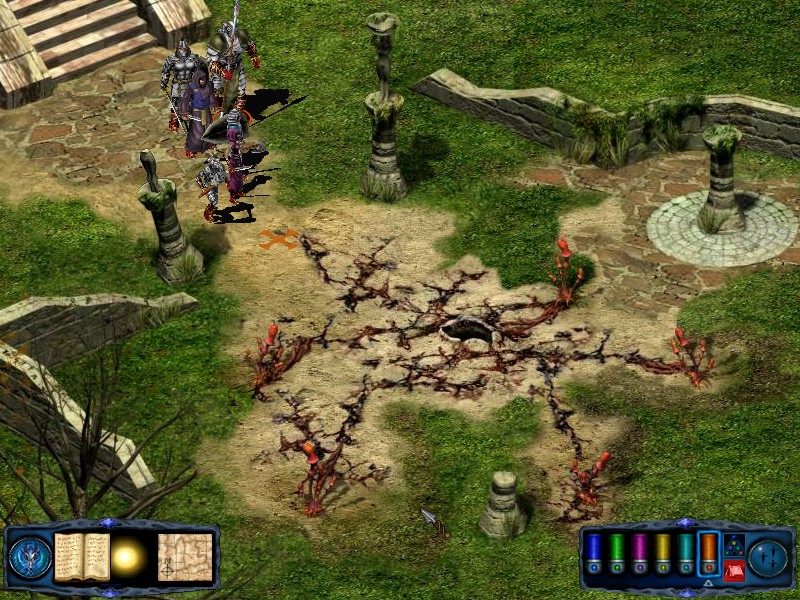This screenshot has height=600, width=800.
Task: Click the blue gem atop the left panel
Action: pyautogui.click(x=109, y=523)
